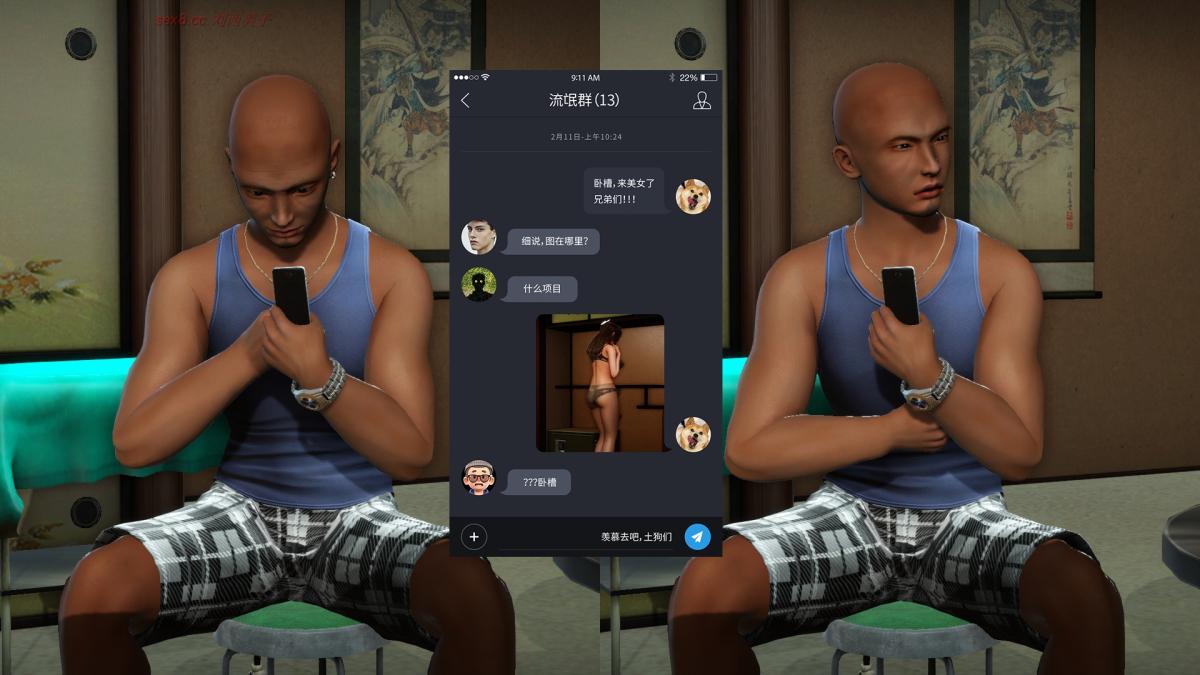Open the group members profile icon
Viewport: 1200px width, 675px height.
702,100
